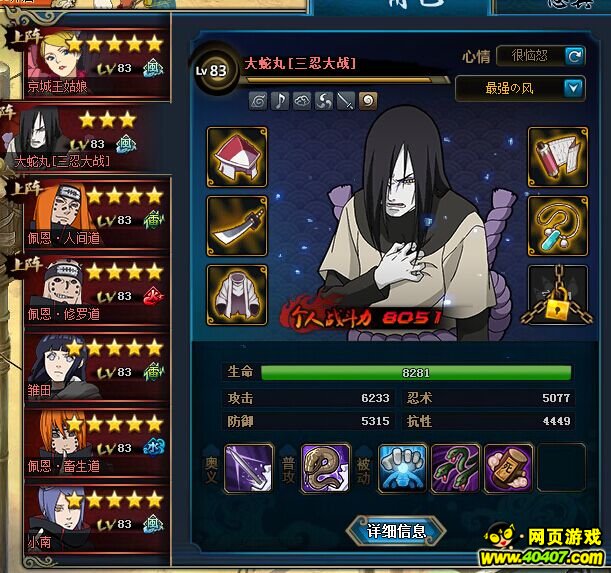Select the 奥义 sword skill icon
611x573 pixels.
click(x=248, y=468)
